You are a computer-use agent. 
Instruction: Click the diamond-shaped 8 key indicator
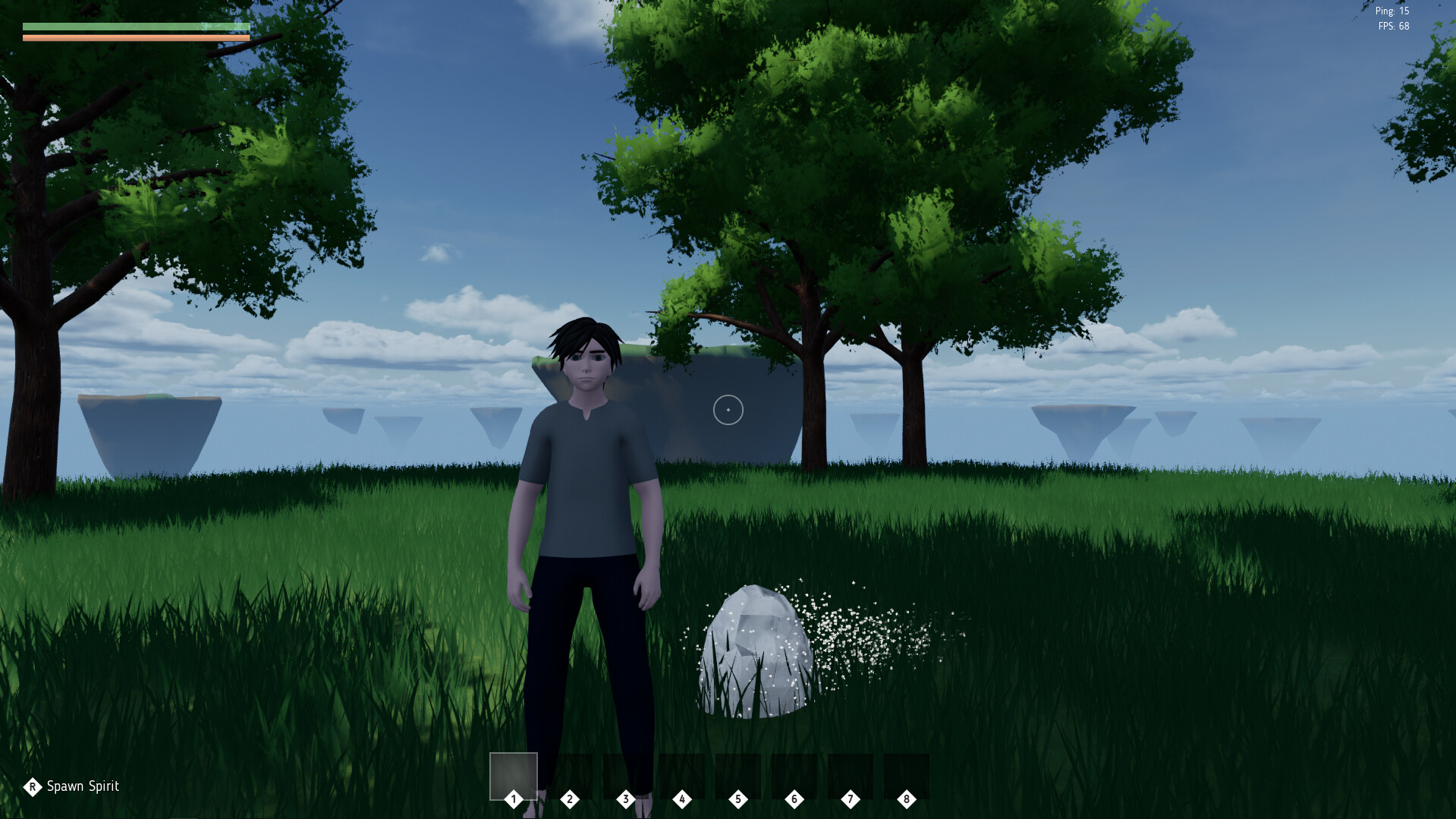pos(906,799)
